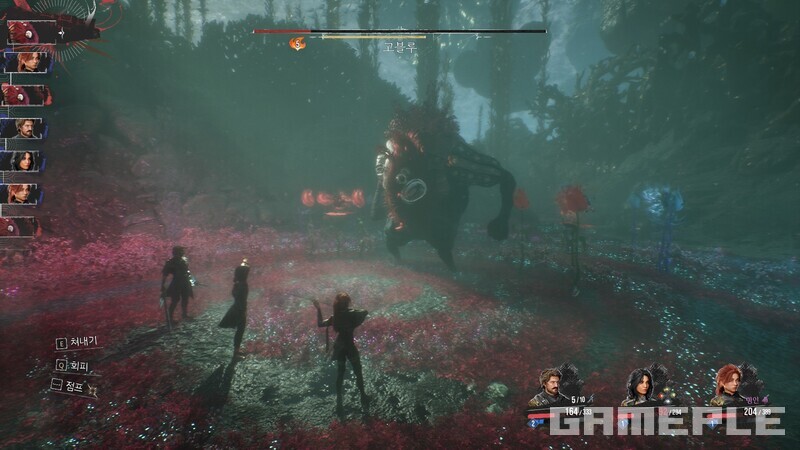
Task: Select the dark-haired woman's turn order portrait
Action: coord(20,161)
